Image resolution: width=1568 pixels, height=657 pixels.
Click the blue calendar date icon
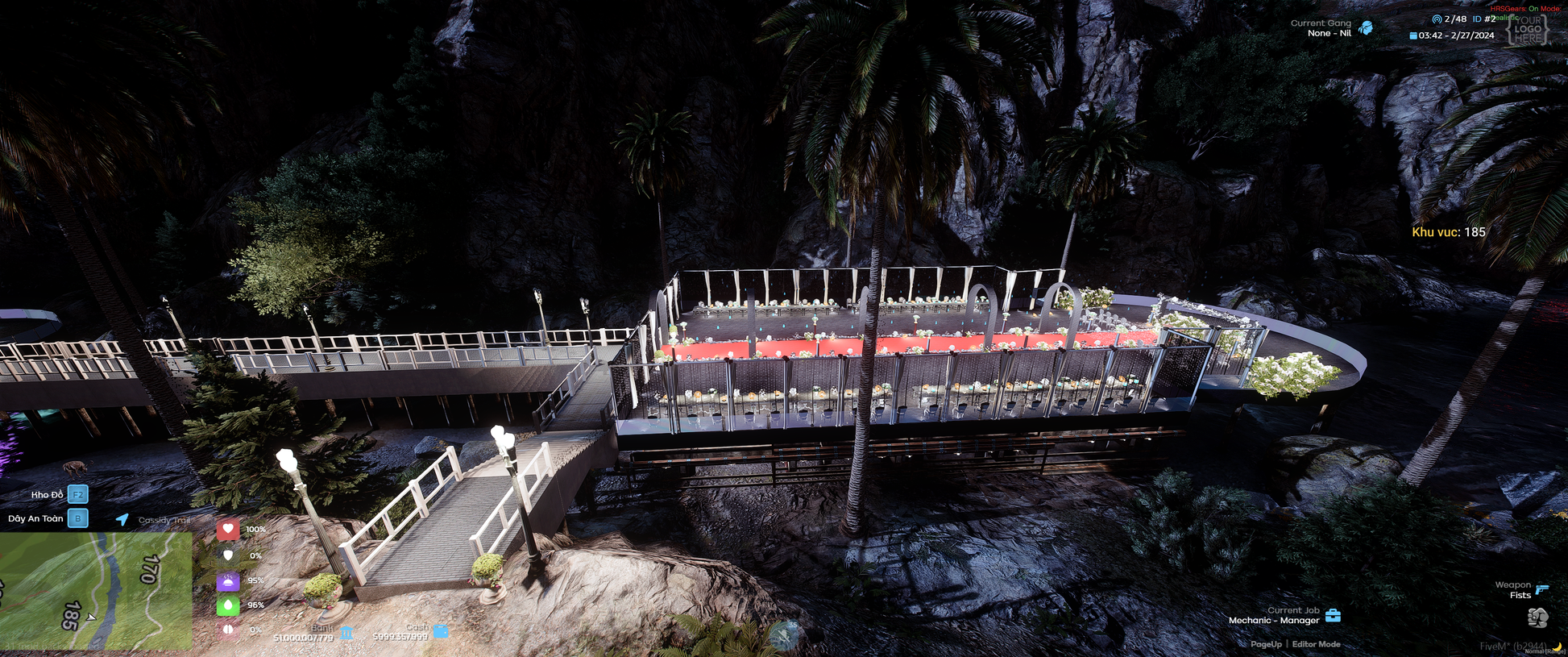pos(1413,35)
